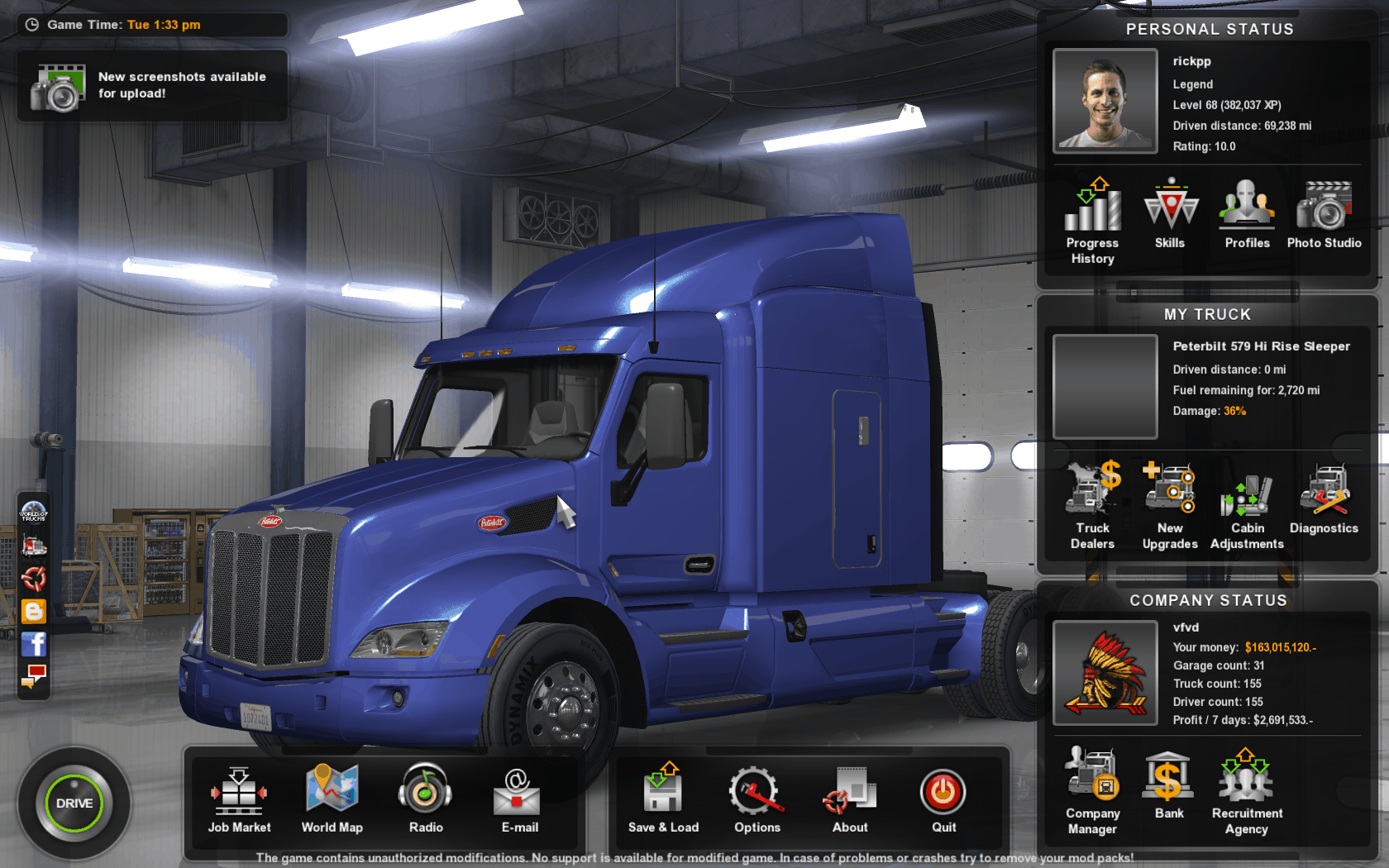
Task: Show the World Map
Action: tap(332, 798)
